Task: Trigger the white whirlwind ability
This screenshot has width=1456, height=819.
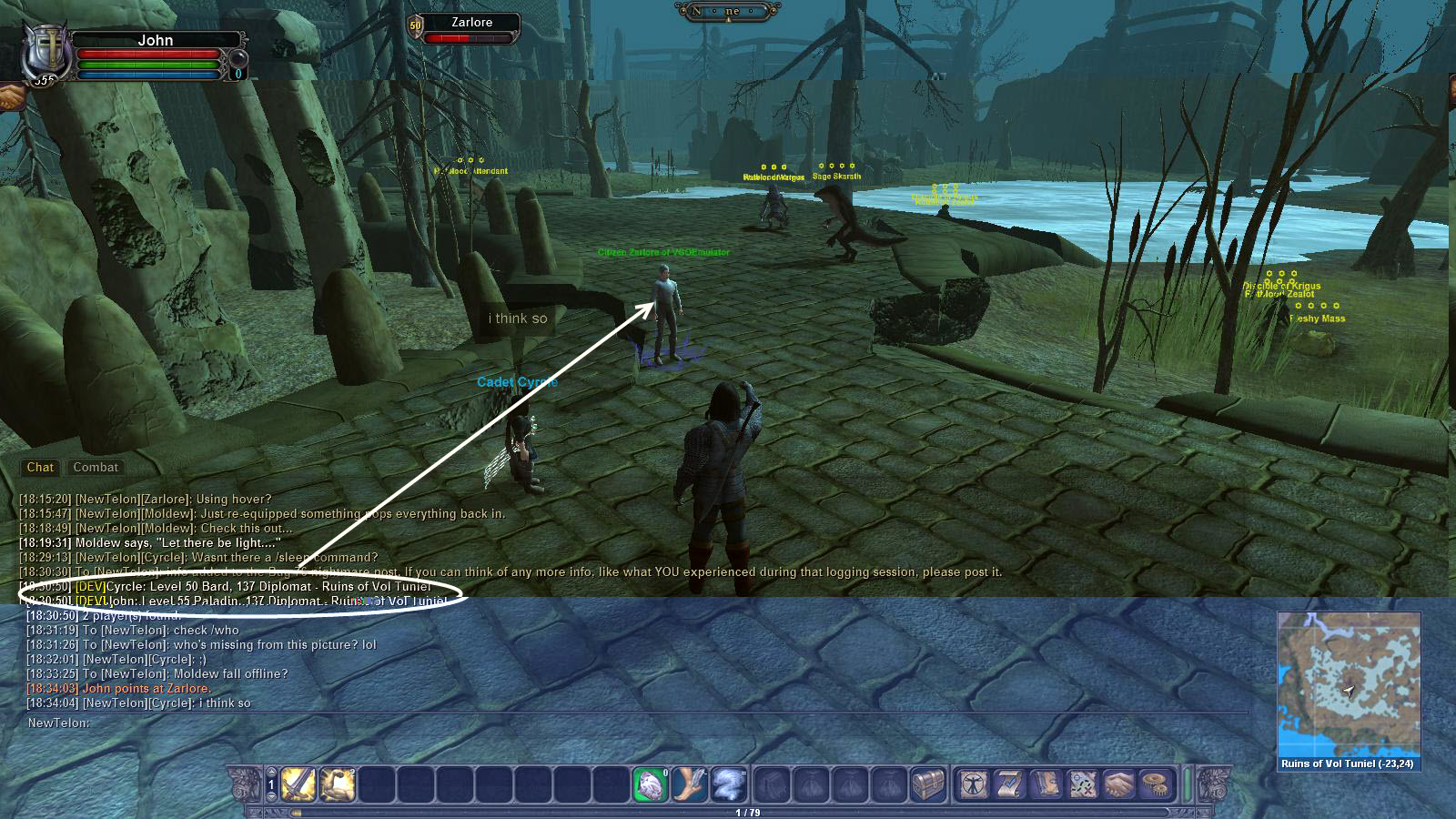Action: tap(729, 784)
